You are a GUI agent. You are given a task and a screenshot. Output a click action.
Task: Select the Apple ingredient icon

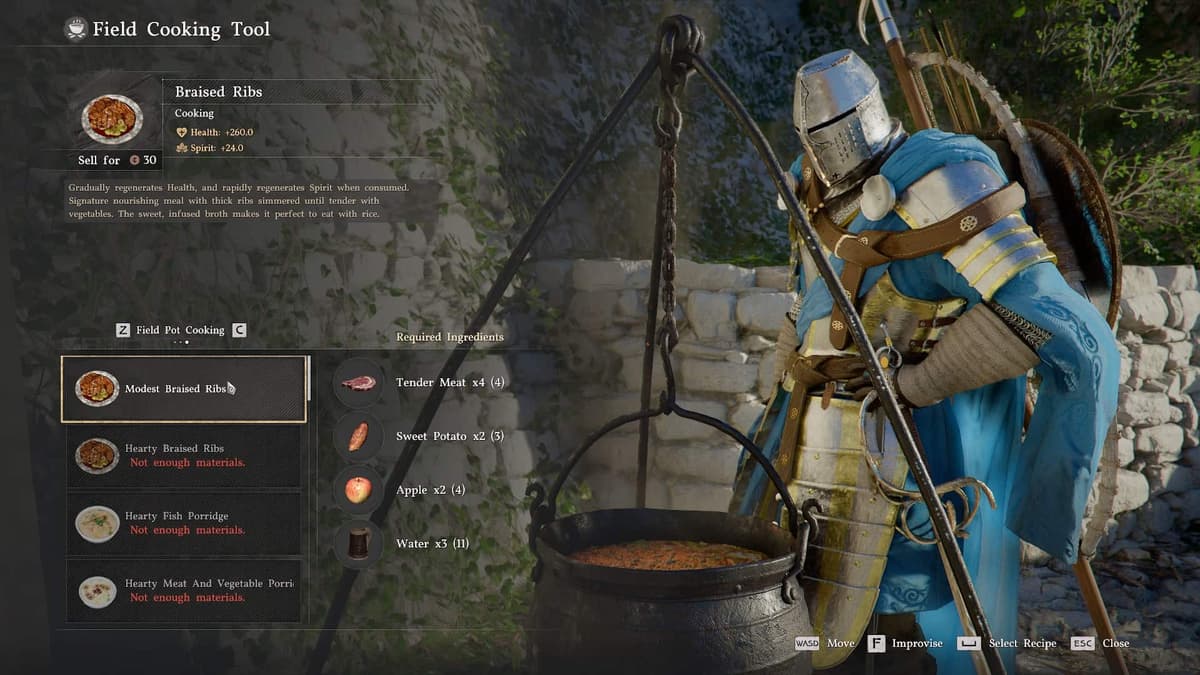[x=358, y=490]
